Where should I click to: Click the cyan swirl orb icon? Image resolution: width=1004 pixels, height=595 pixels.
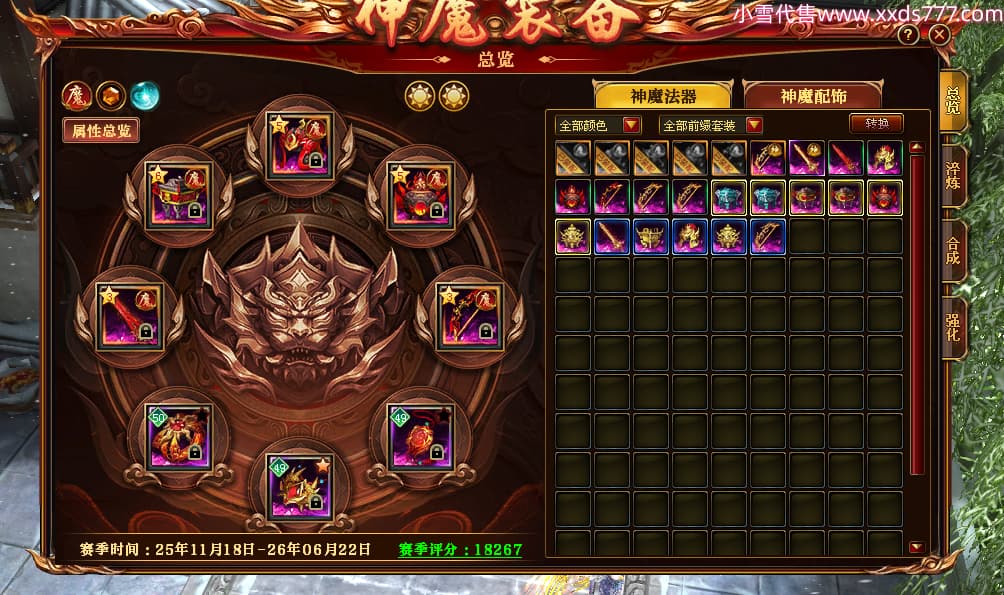click(x=145, y=96)
